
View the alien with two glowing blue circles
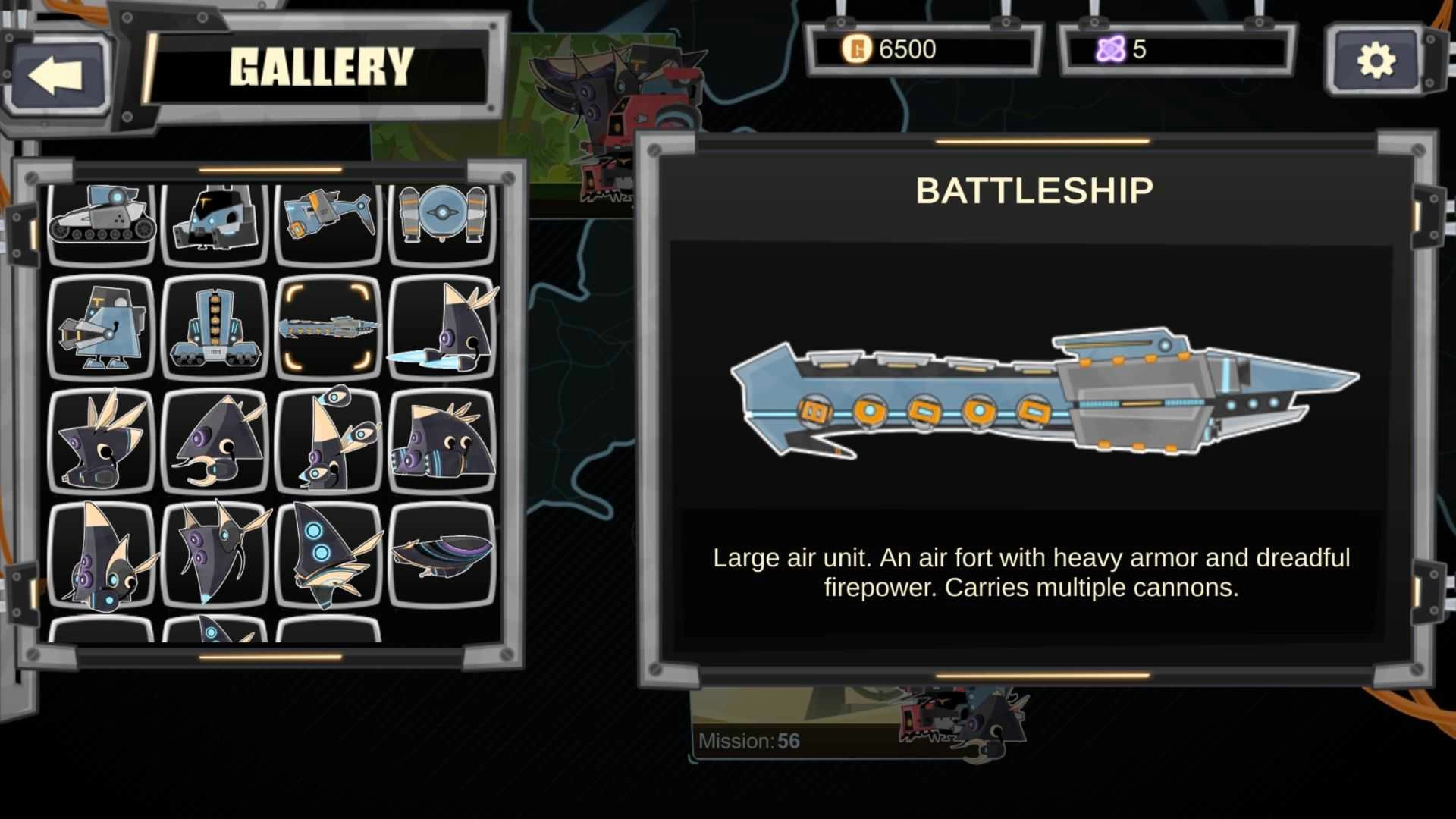(x=328, y=555)
